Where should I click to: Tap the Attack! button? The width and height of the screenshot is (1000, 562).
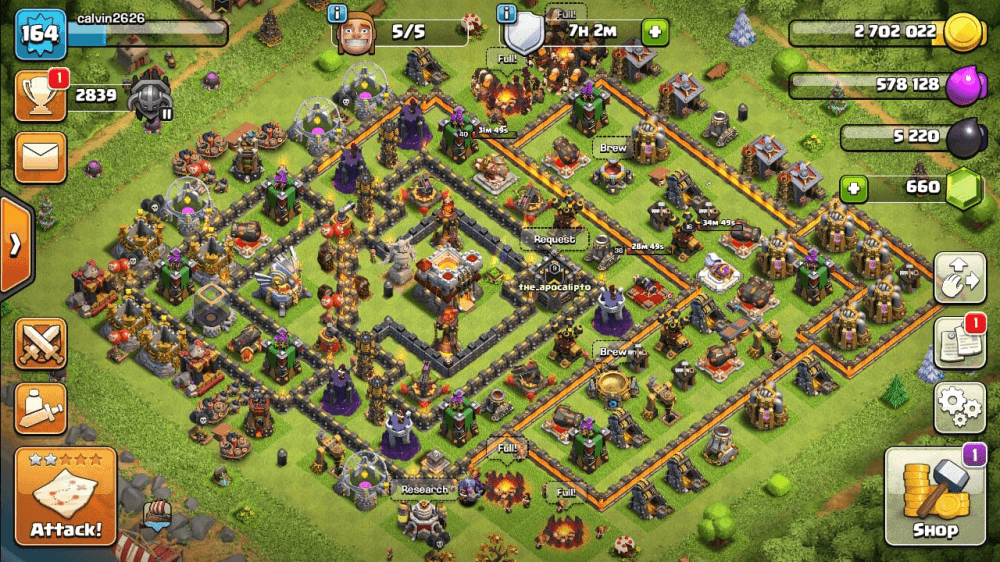[66, 496]
